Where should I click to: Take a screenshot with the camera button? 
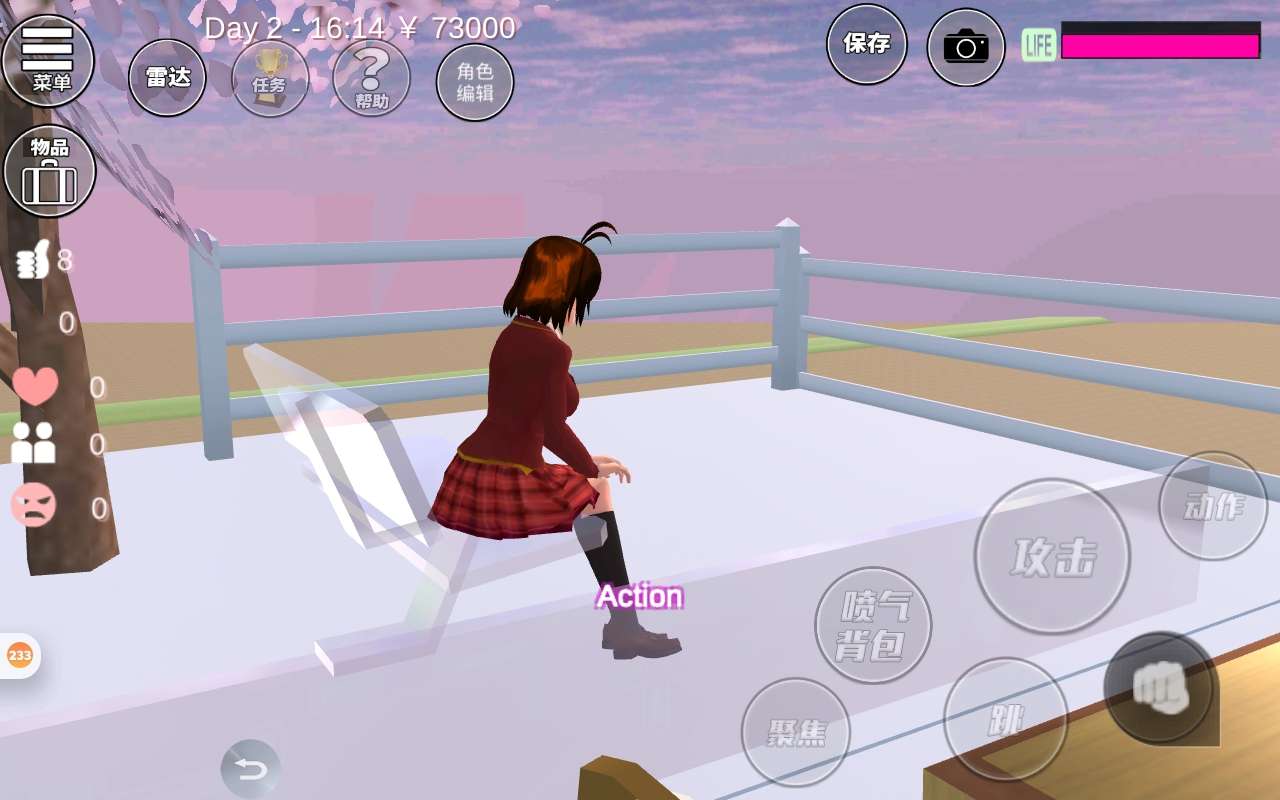[965, 47]
